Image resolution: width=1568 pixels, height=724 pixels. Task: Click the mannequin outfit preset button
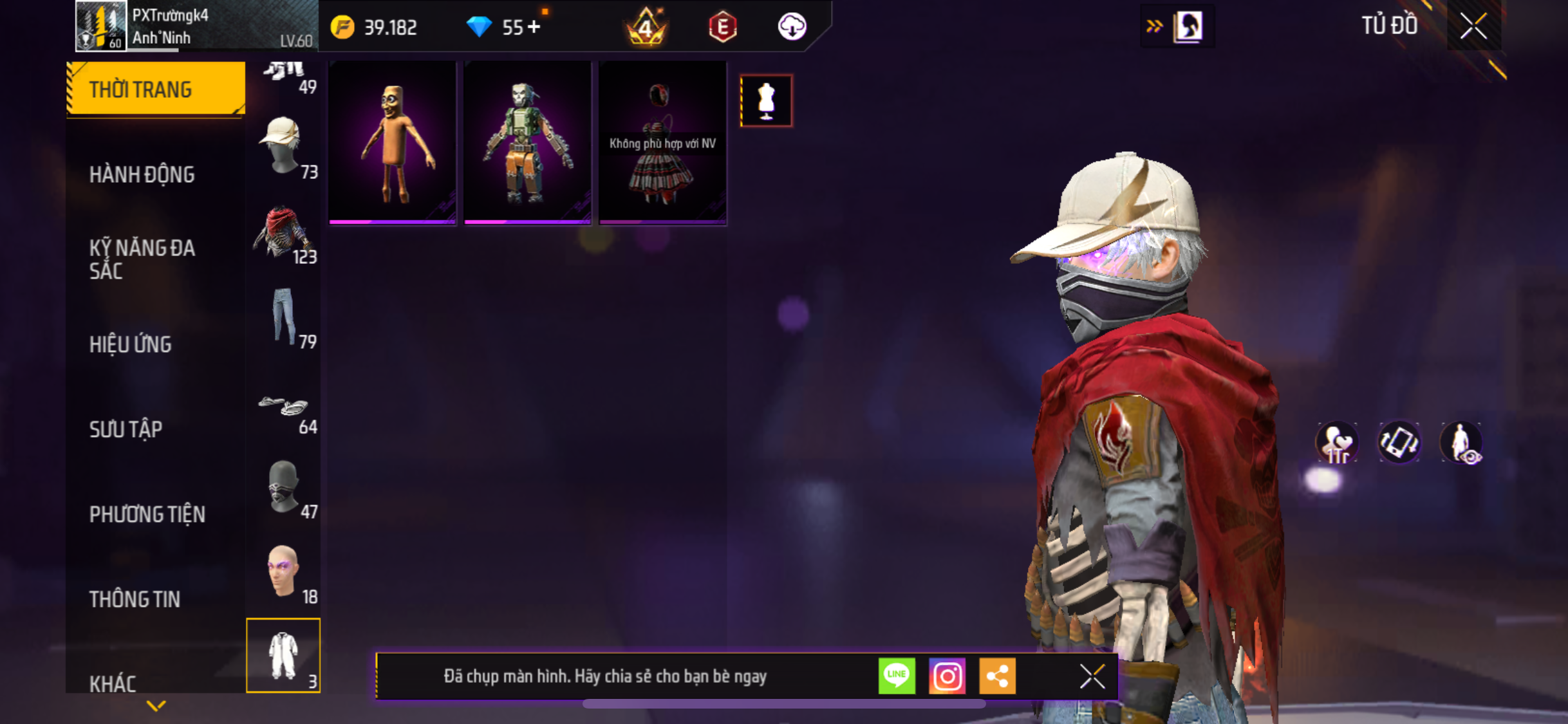766,101
